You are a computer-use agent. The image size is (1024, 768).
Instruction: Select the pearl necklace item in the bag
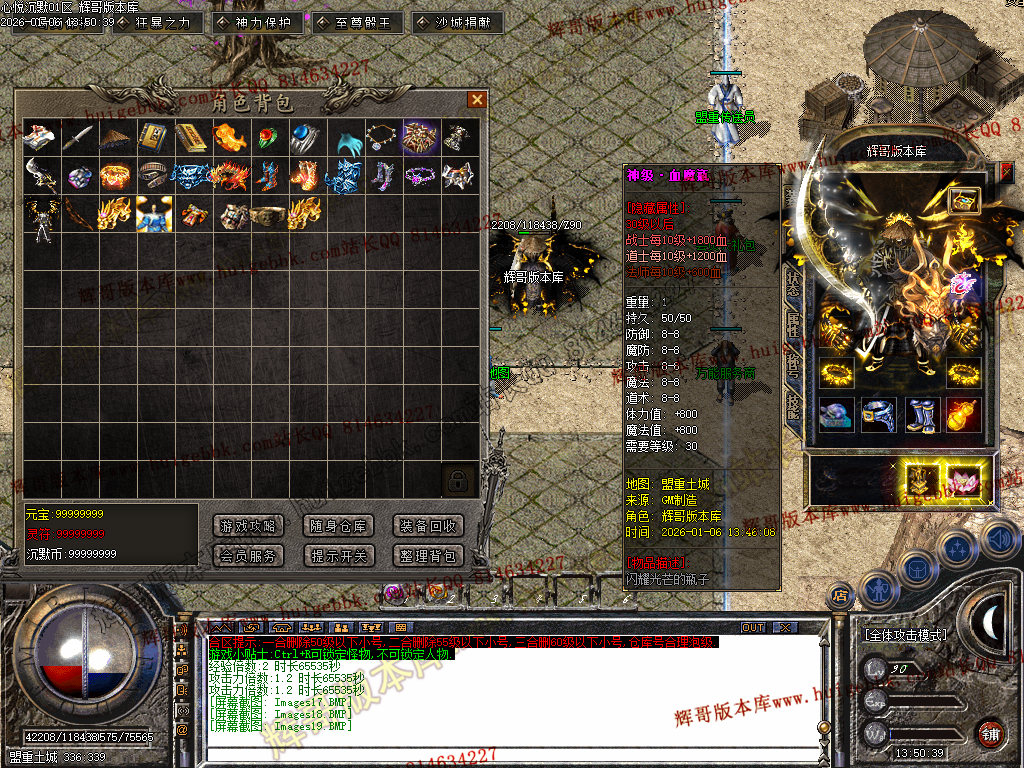[x=380, y=137]
